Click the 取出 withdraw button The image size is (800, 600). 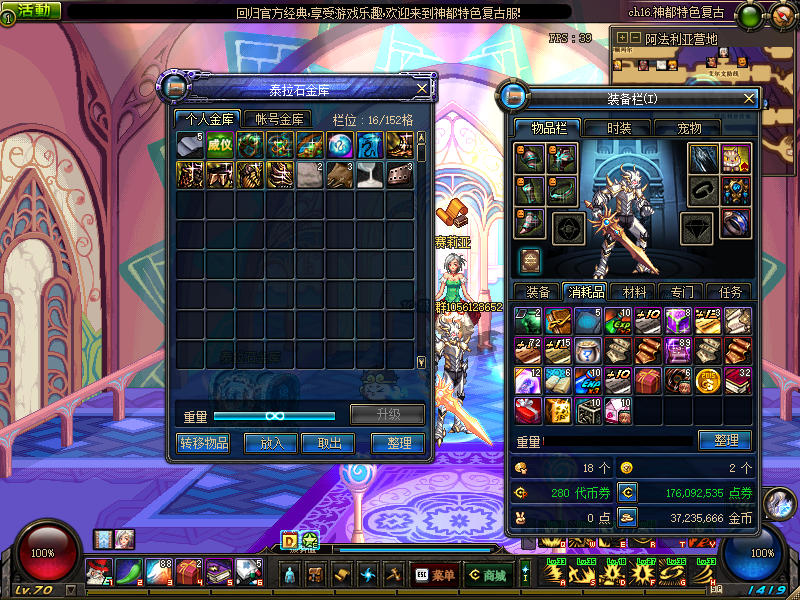pyautogui.click(x=329, y=443)
